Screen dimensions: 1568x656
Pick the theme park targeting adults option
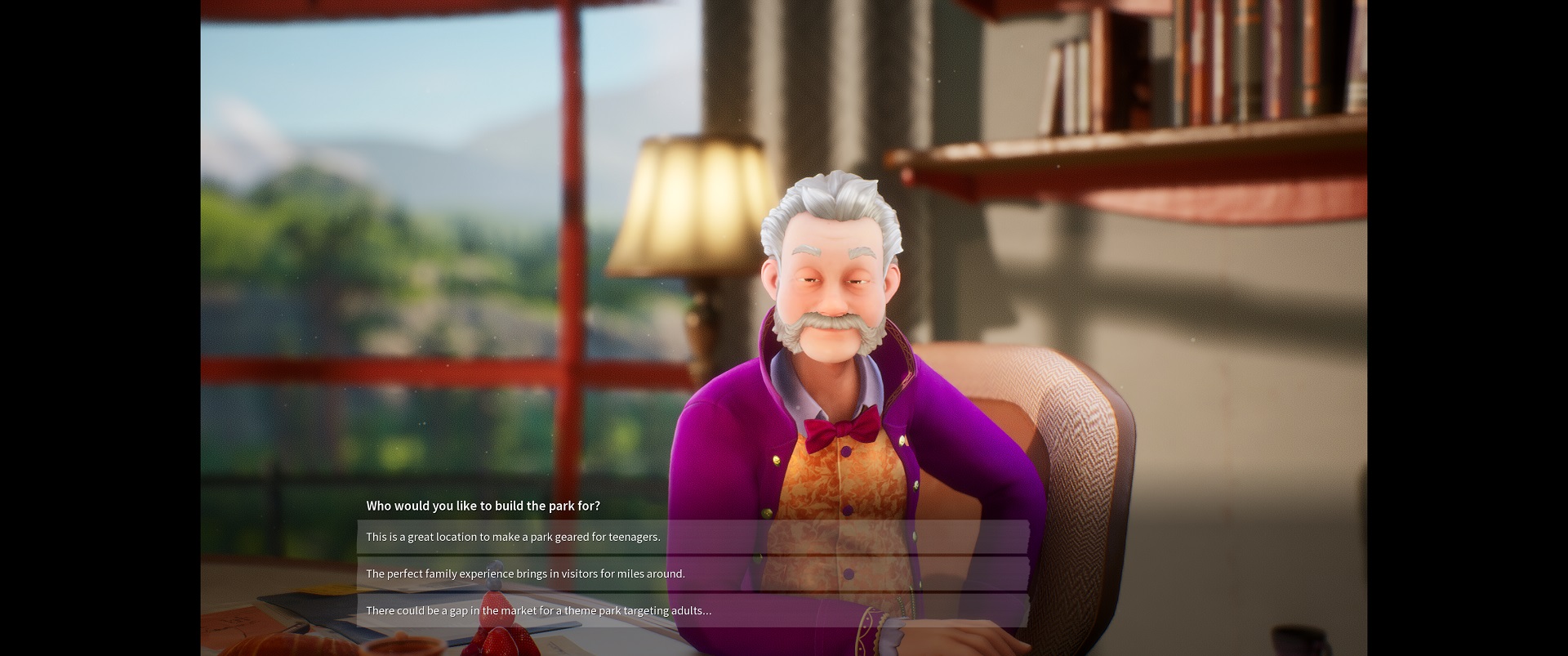[692, 610]
